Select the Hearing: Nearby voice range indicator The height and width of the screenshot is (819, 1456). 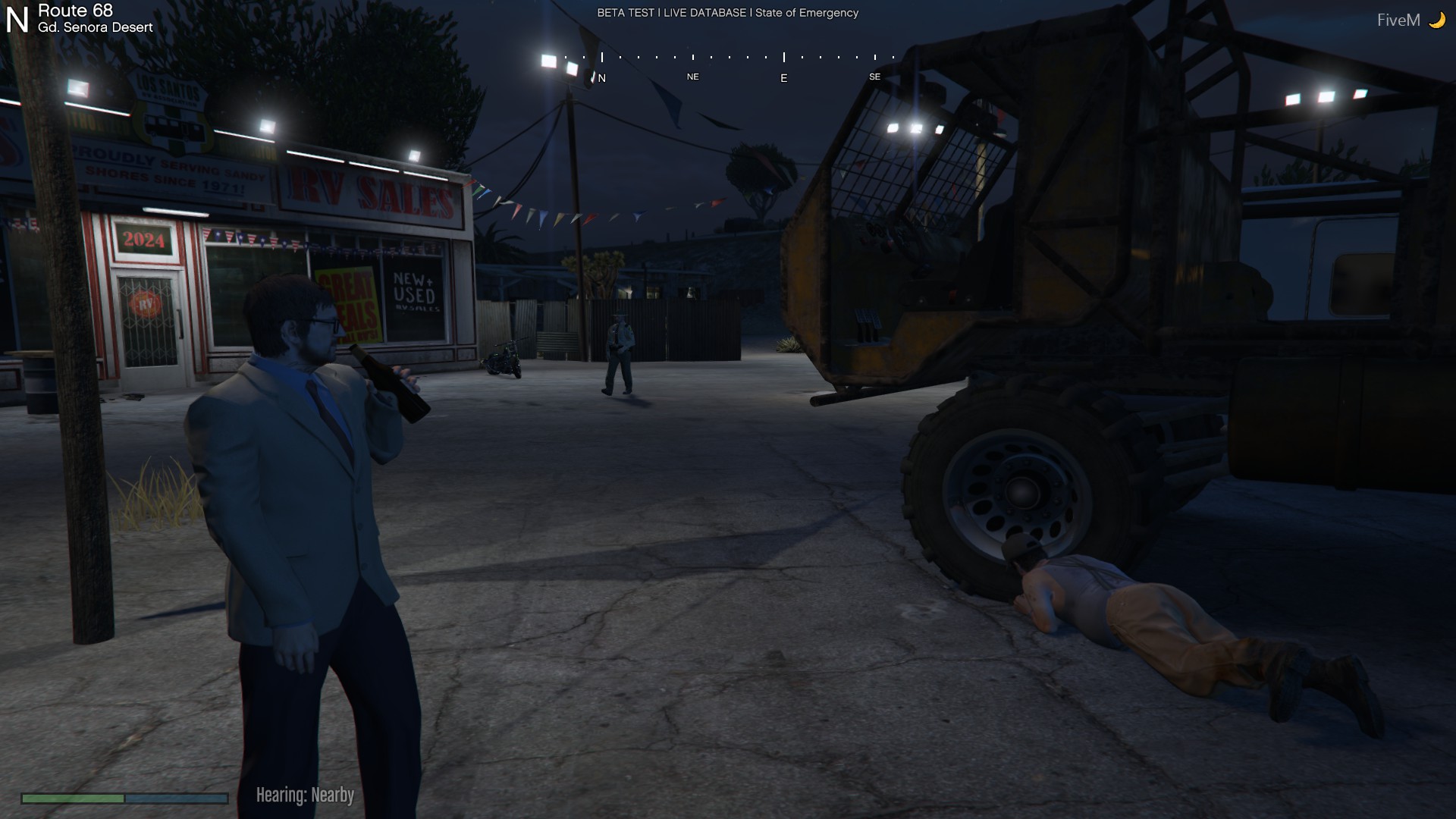click(x=305, y=795)
